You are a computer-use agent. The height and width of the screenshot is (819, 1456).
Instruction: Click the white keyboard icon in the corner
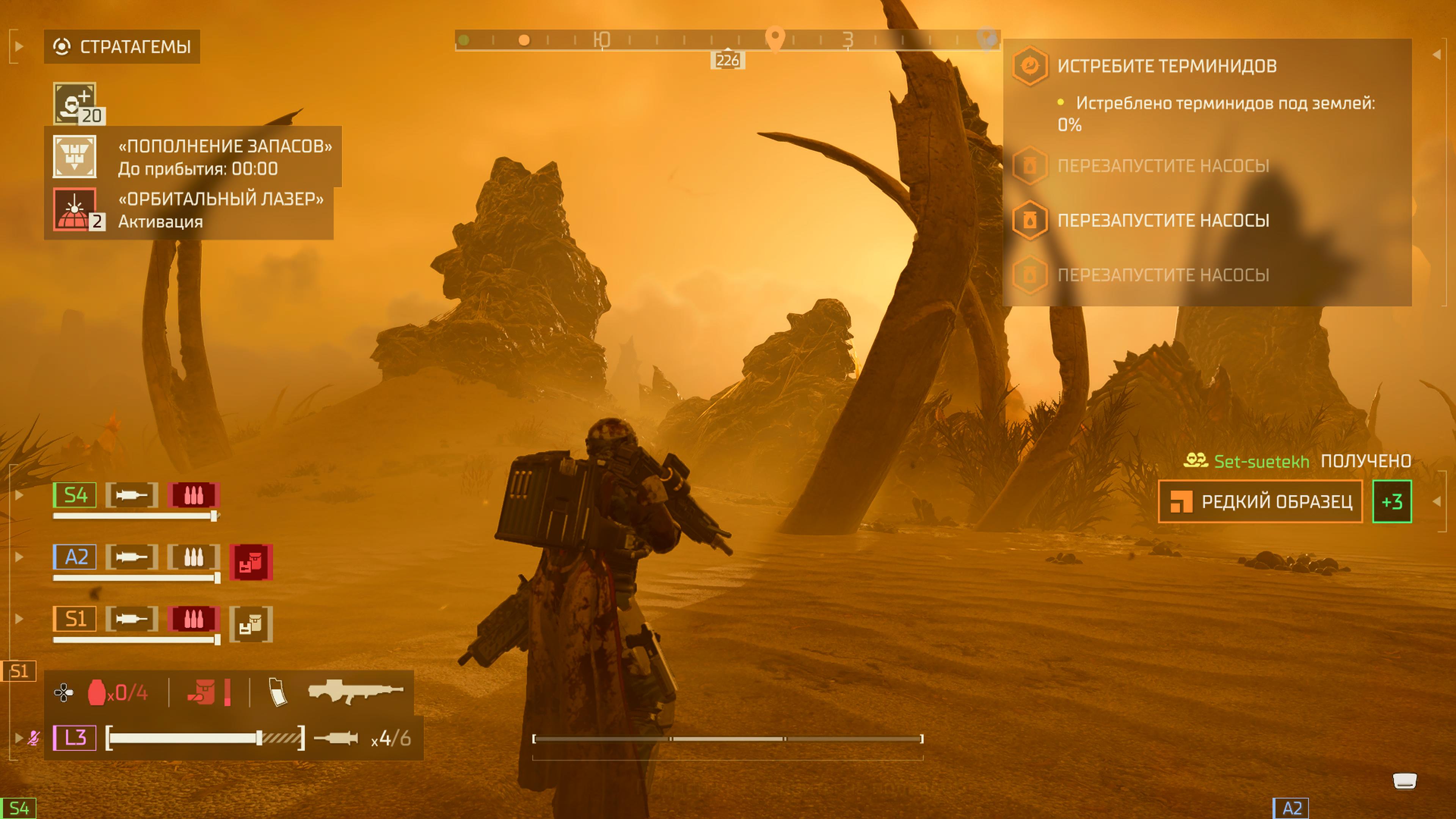[1404, 781]
